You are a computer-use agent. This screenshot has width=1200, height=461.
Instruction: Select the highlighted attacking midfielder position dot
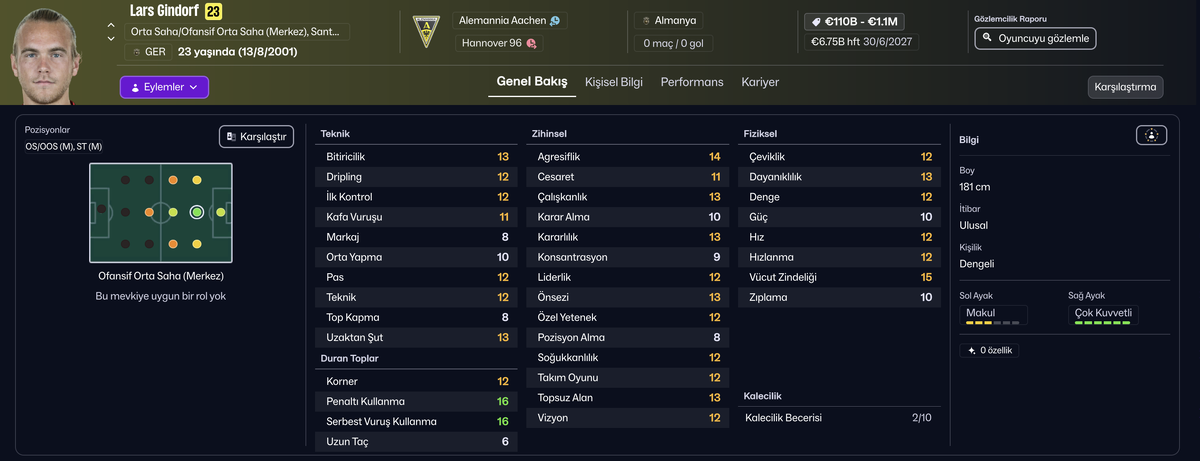(197, 212)
